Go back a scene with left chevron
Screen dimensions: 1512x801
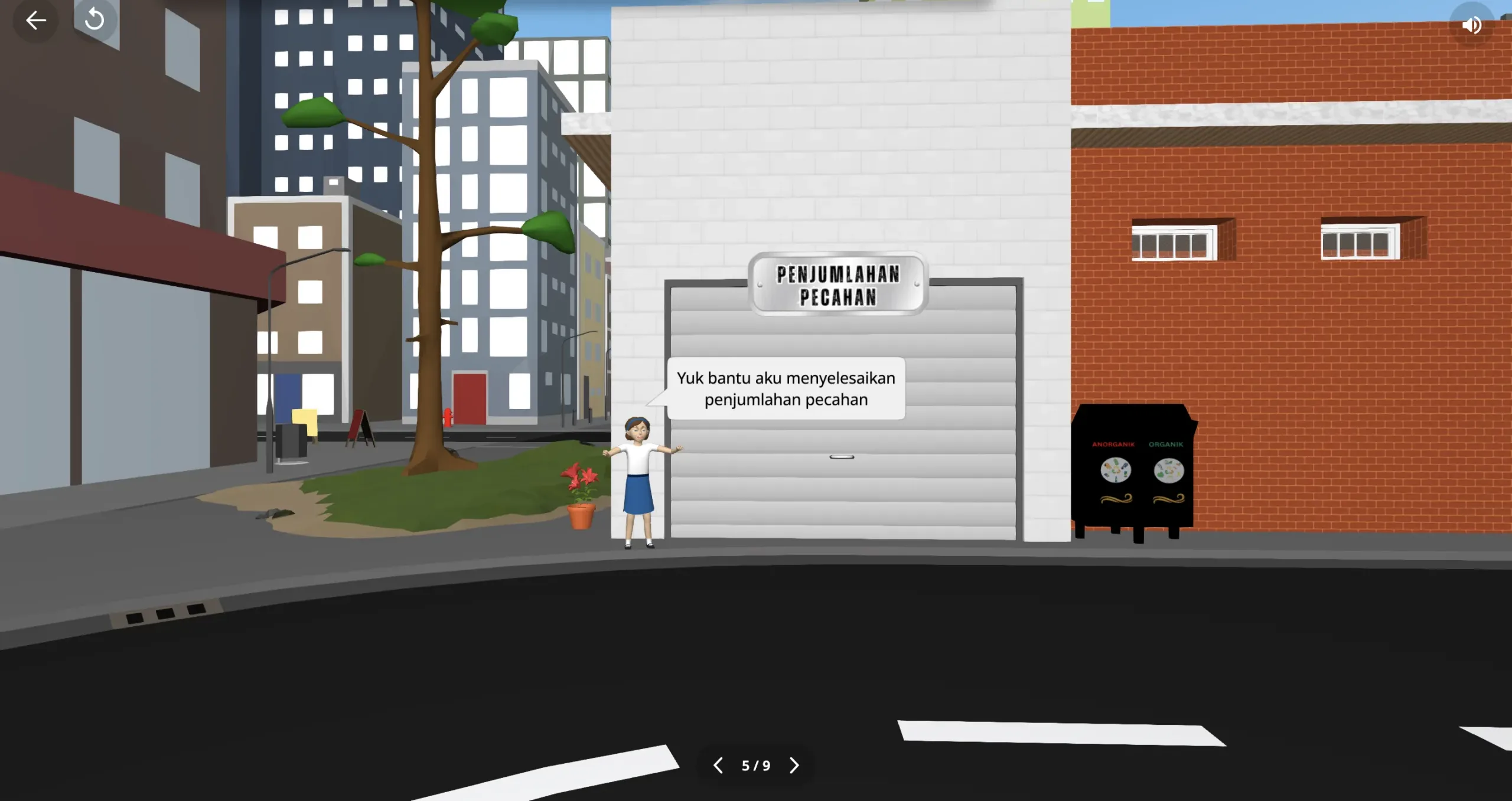[718, 765]
